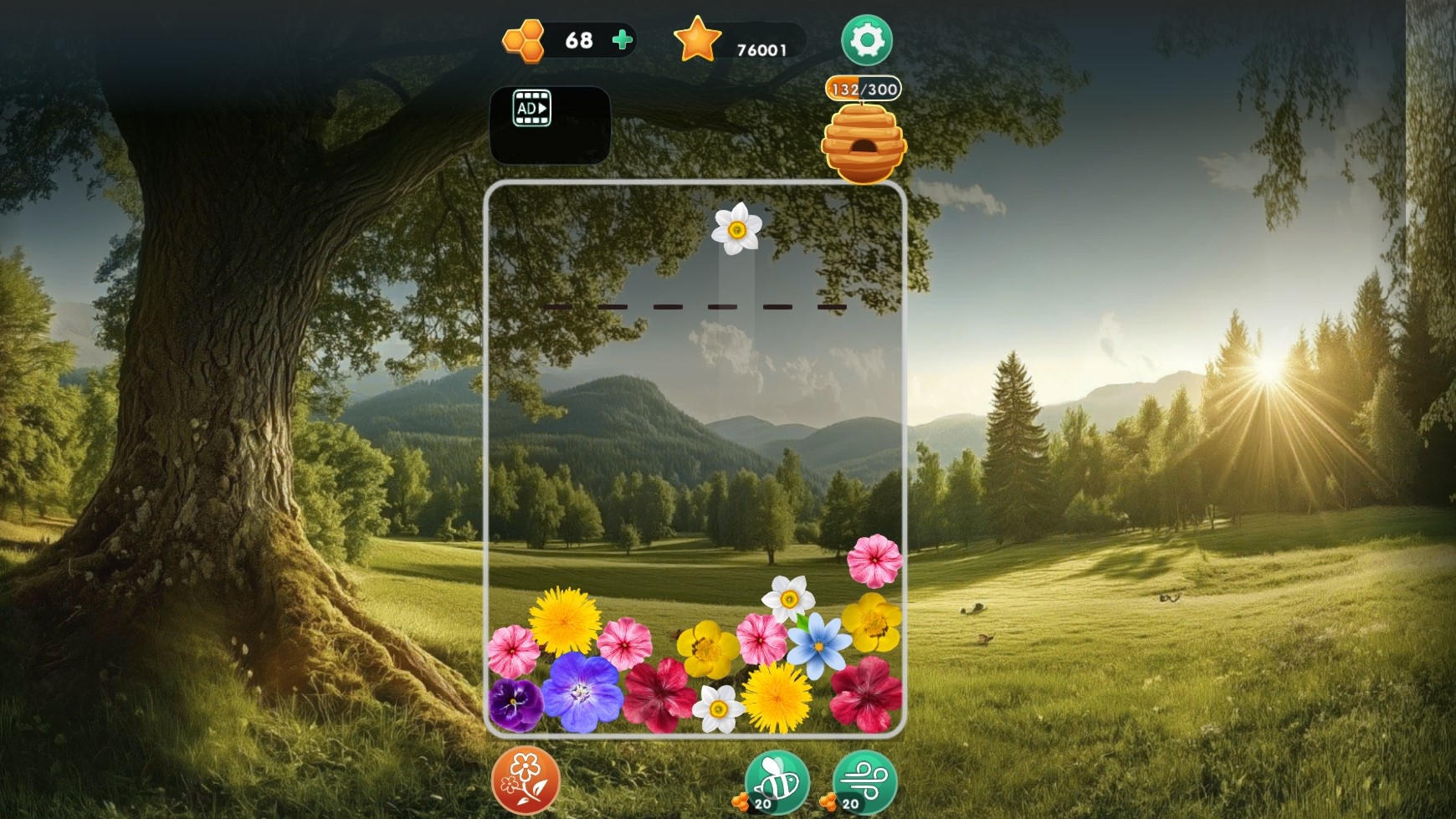The image size is (1456, 819).
Task: Click the dashed drop line
Action: click(x=695, y=307)
